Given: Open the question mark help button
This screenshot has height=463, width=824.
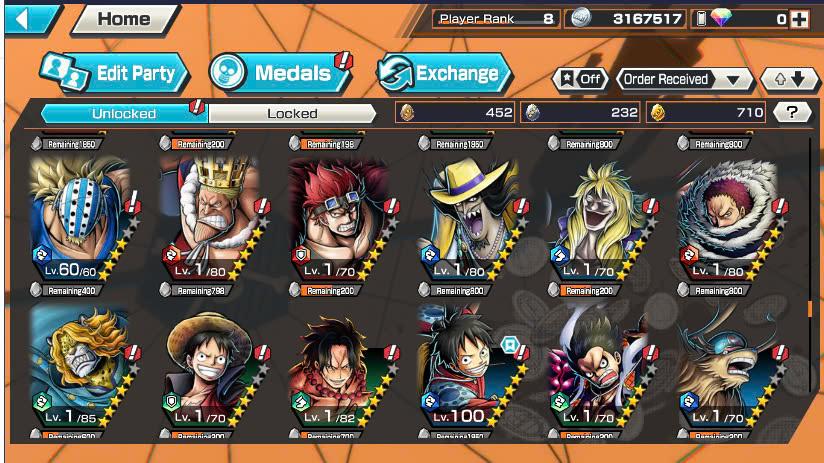Looking at the screenshot, I should 792,113.
